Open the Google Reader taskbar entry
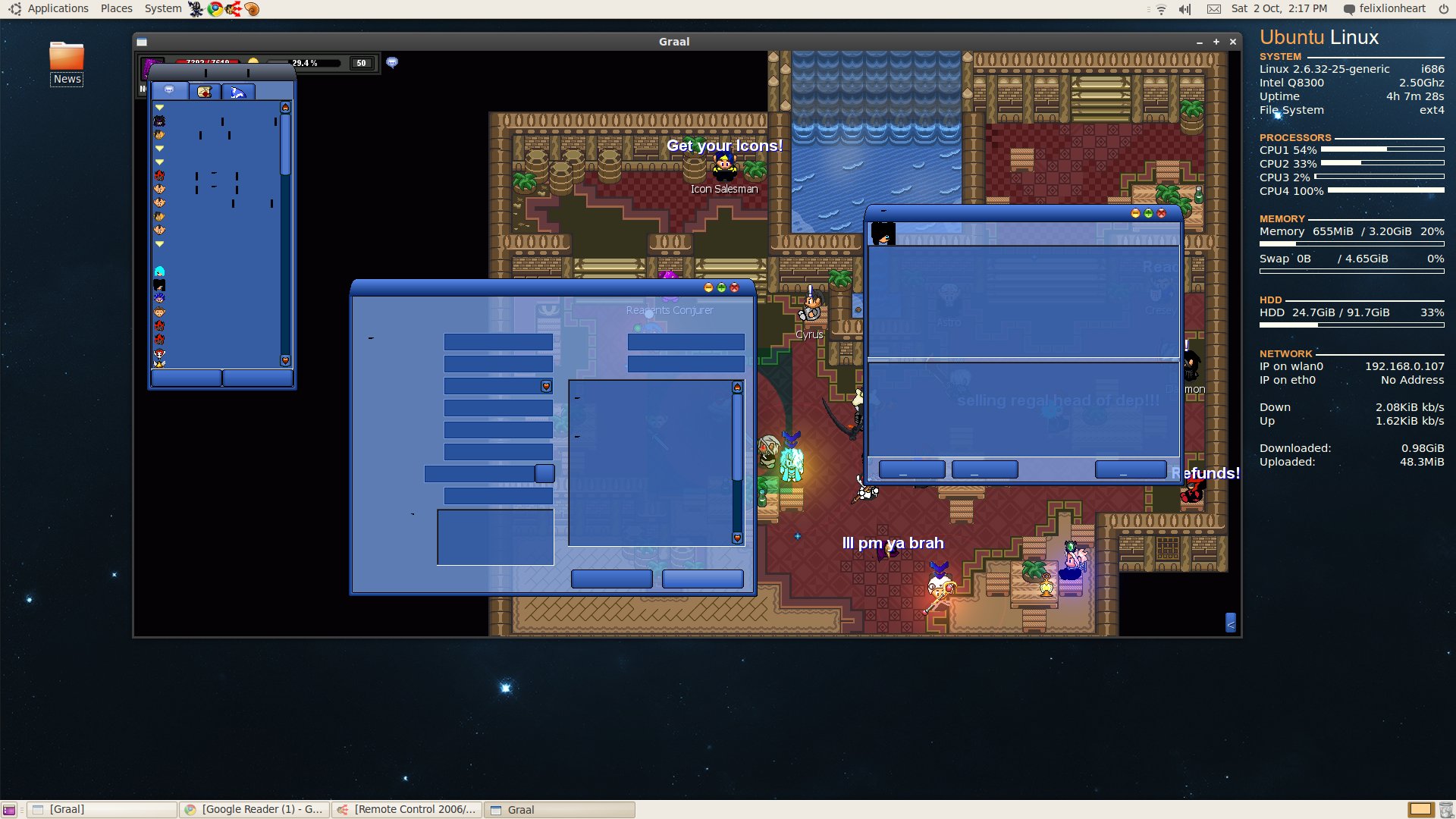1456x819 pixels. [255, 810]
